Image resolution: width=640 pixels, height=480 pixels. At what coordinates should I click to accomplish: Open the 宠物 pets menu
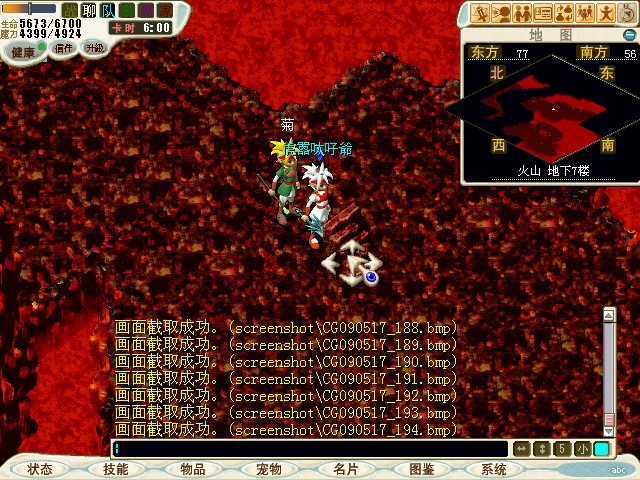(x=269, y=468)
